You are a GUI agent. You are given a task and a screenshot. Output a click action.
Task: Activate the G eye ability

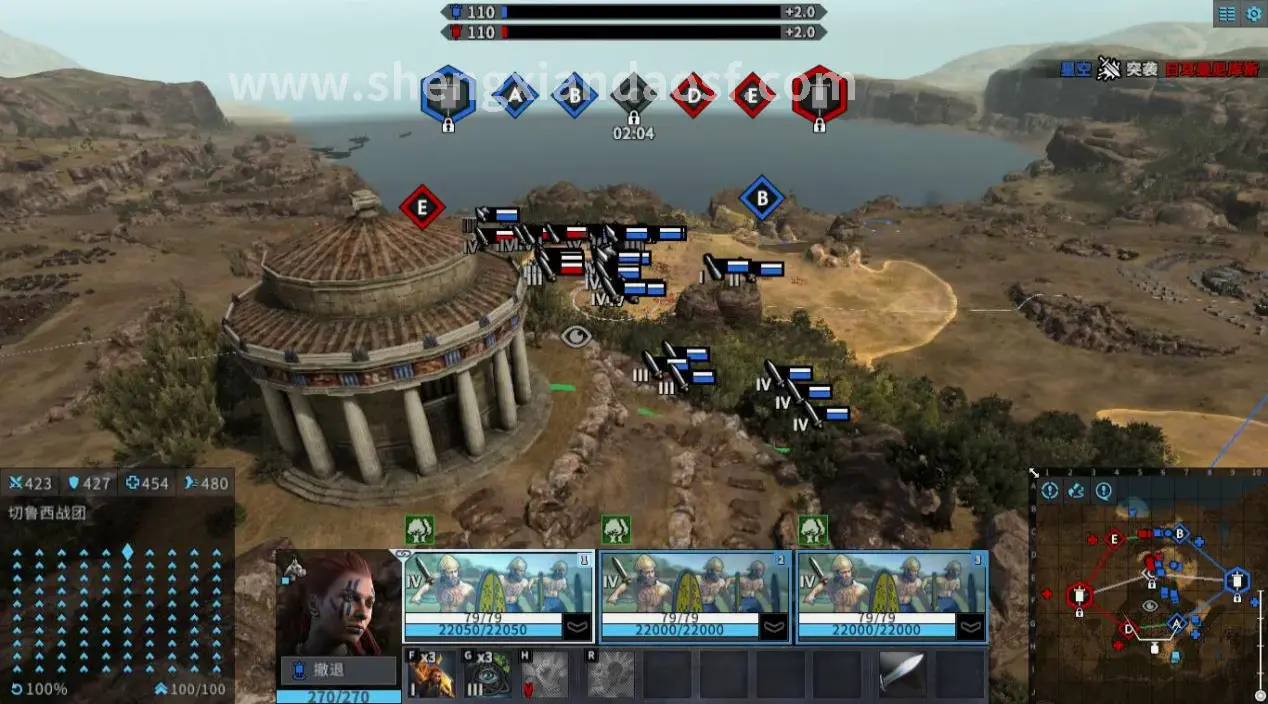(487, 676)
